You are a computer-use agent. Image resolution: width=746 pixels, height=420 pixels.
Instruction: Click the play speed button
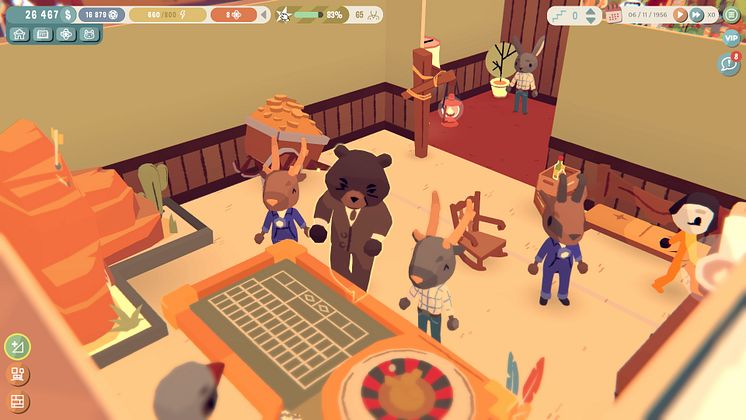(680, 15)
